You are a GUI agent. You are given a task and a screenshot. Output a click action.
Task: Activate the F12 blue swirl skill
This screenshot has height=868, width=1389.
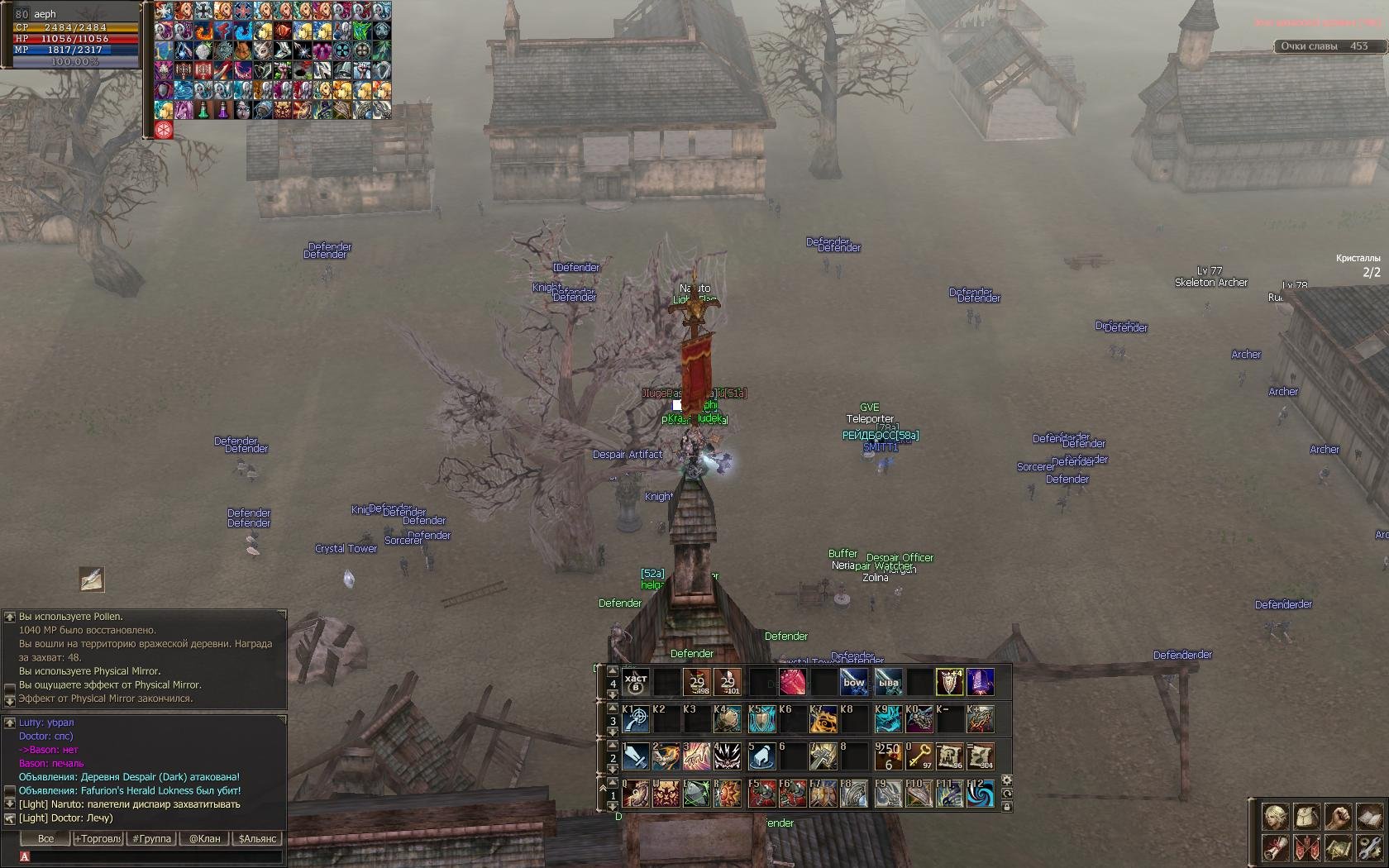click(x=981, y=794)
